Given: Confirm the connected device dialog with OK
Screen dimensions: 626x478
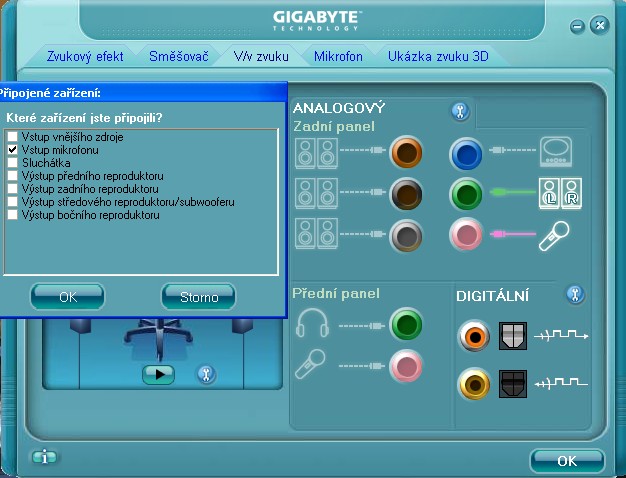Looking at the screenshot, I should pyautogui.click(x=67, y=296).
